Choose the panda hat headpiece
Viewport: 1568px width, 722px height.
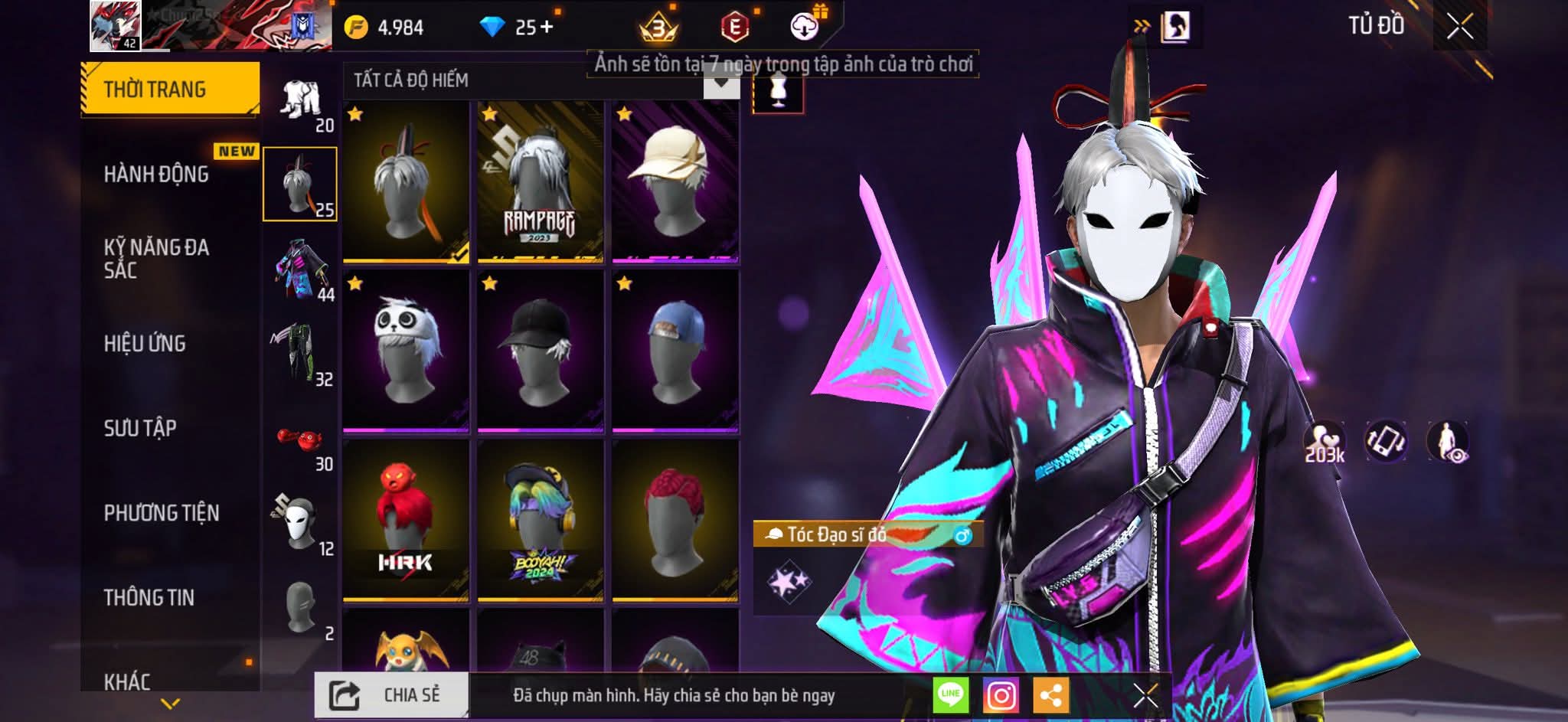406,350
